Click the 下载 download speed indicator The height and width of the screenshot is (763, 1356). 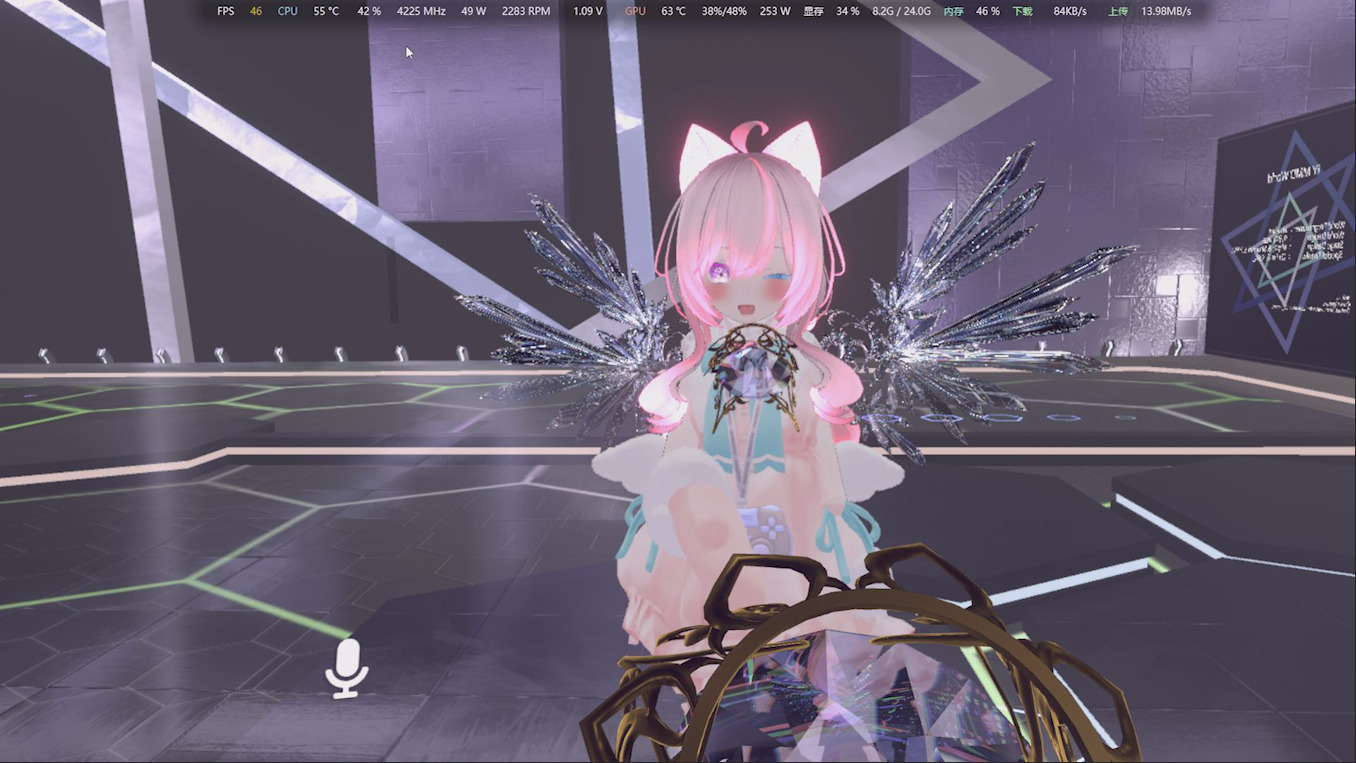coord(1022,11)
